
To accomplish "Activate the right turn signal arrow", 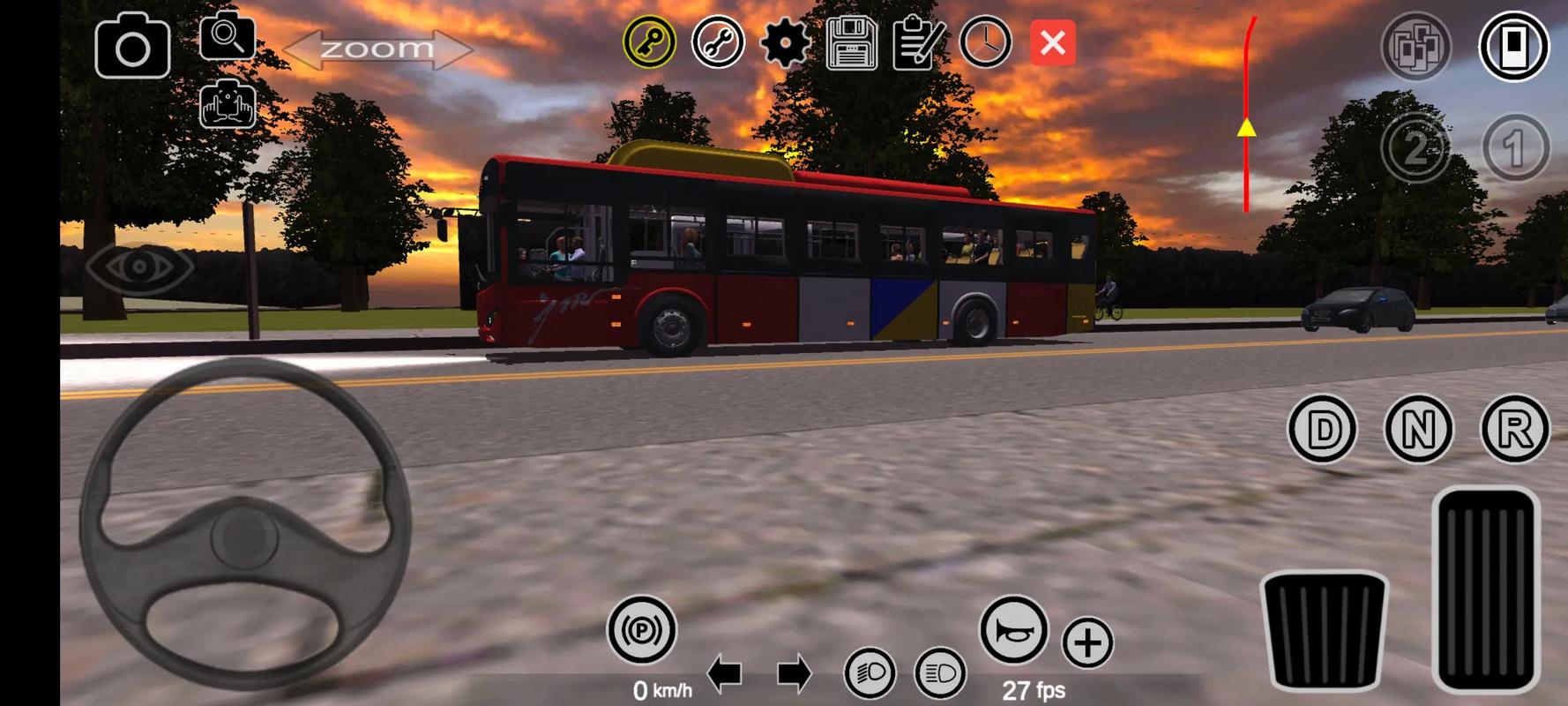I will (794, 675).
